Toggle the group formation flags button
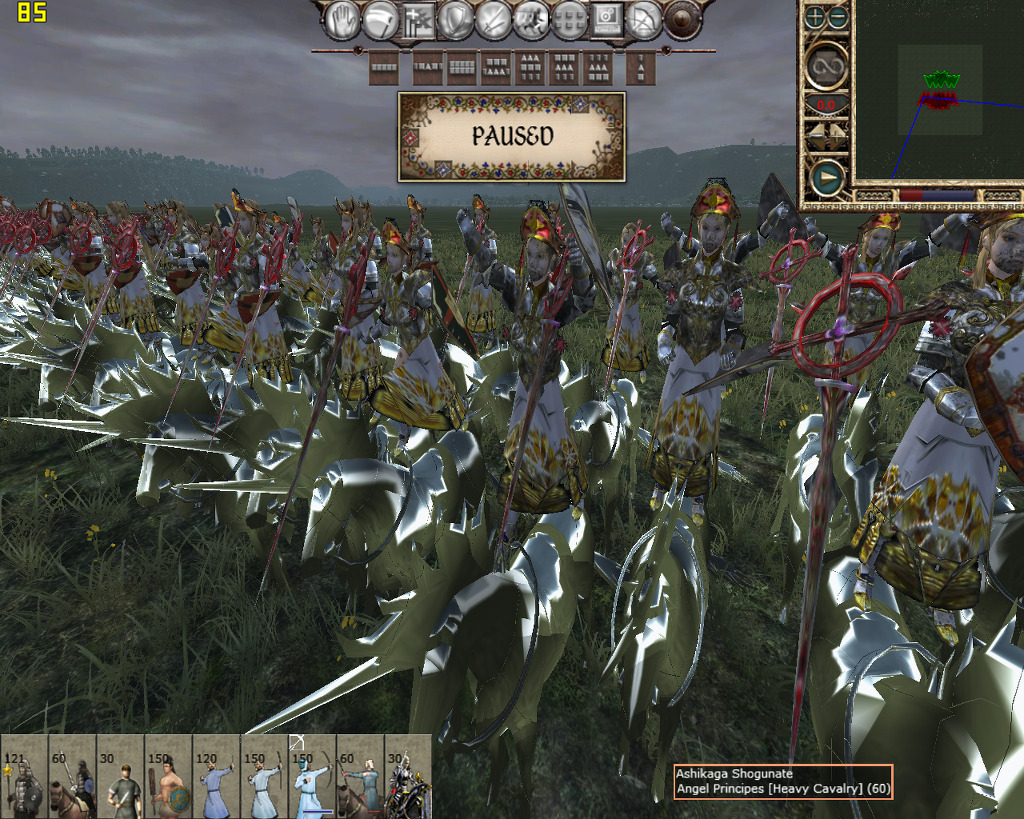This screenshot has height=819, width=1024. (418, 20)
